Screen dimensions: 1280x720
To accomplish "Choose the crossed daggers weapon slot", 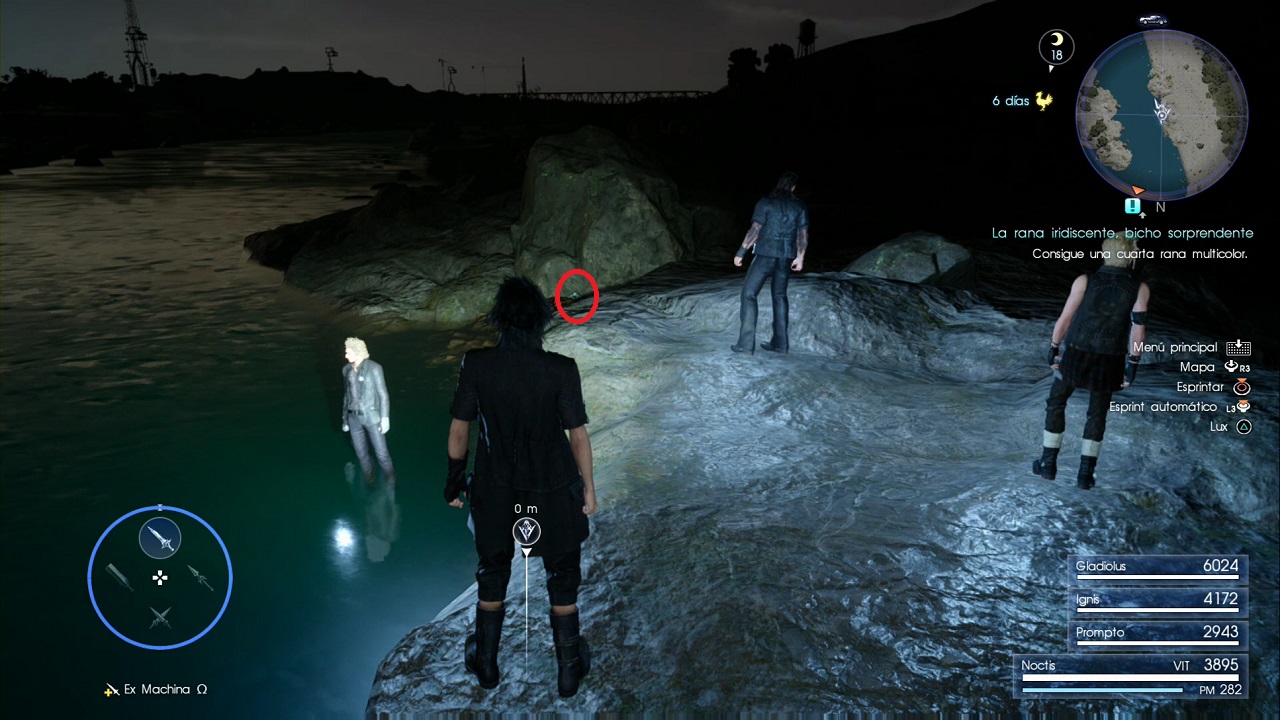I will [x=160, y=617].
